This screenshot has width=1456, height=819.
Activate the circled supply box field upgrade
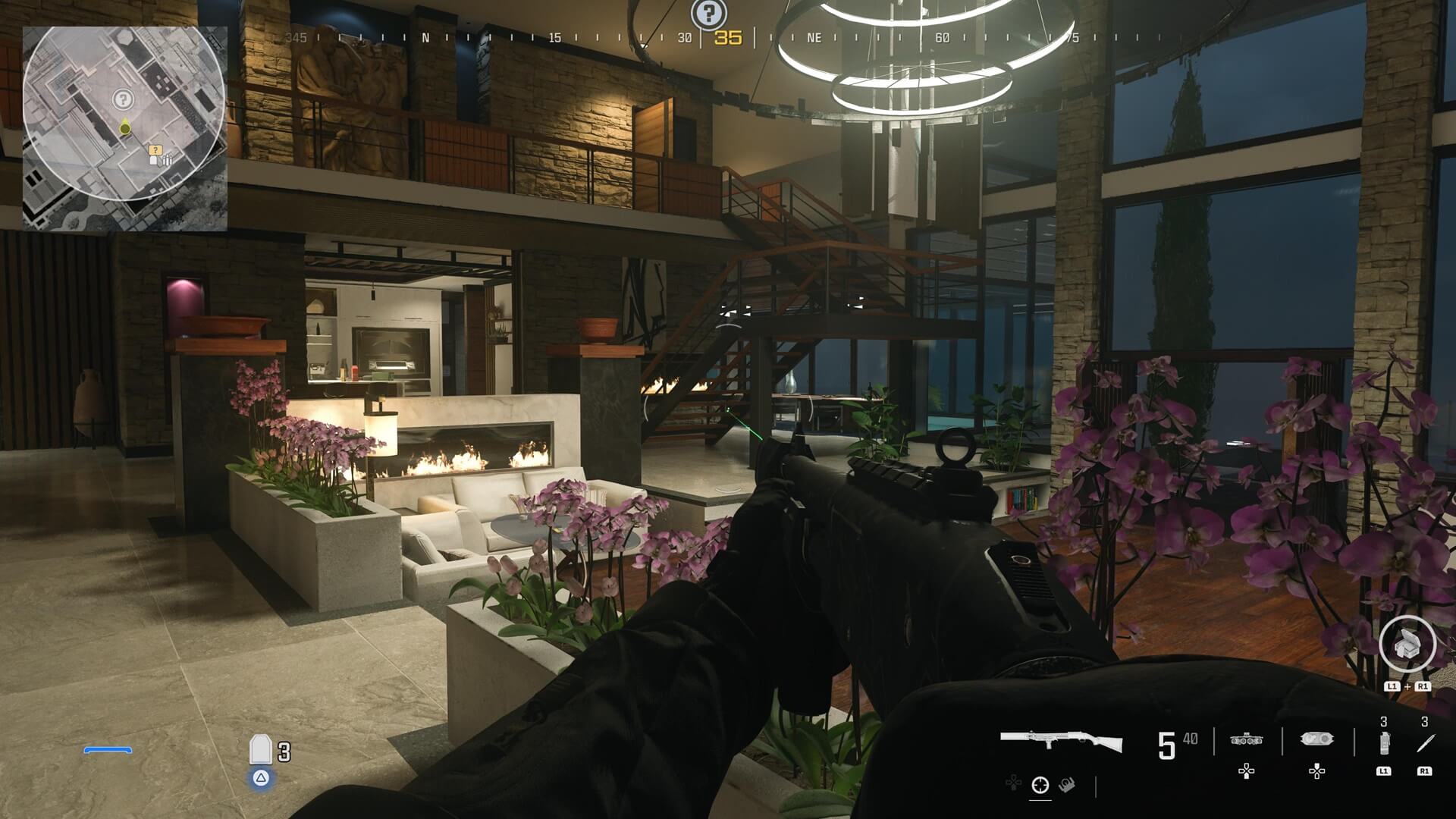(x=1407, y=645)
